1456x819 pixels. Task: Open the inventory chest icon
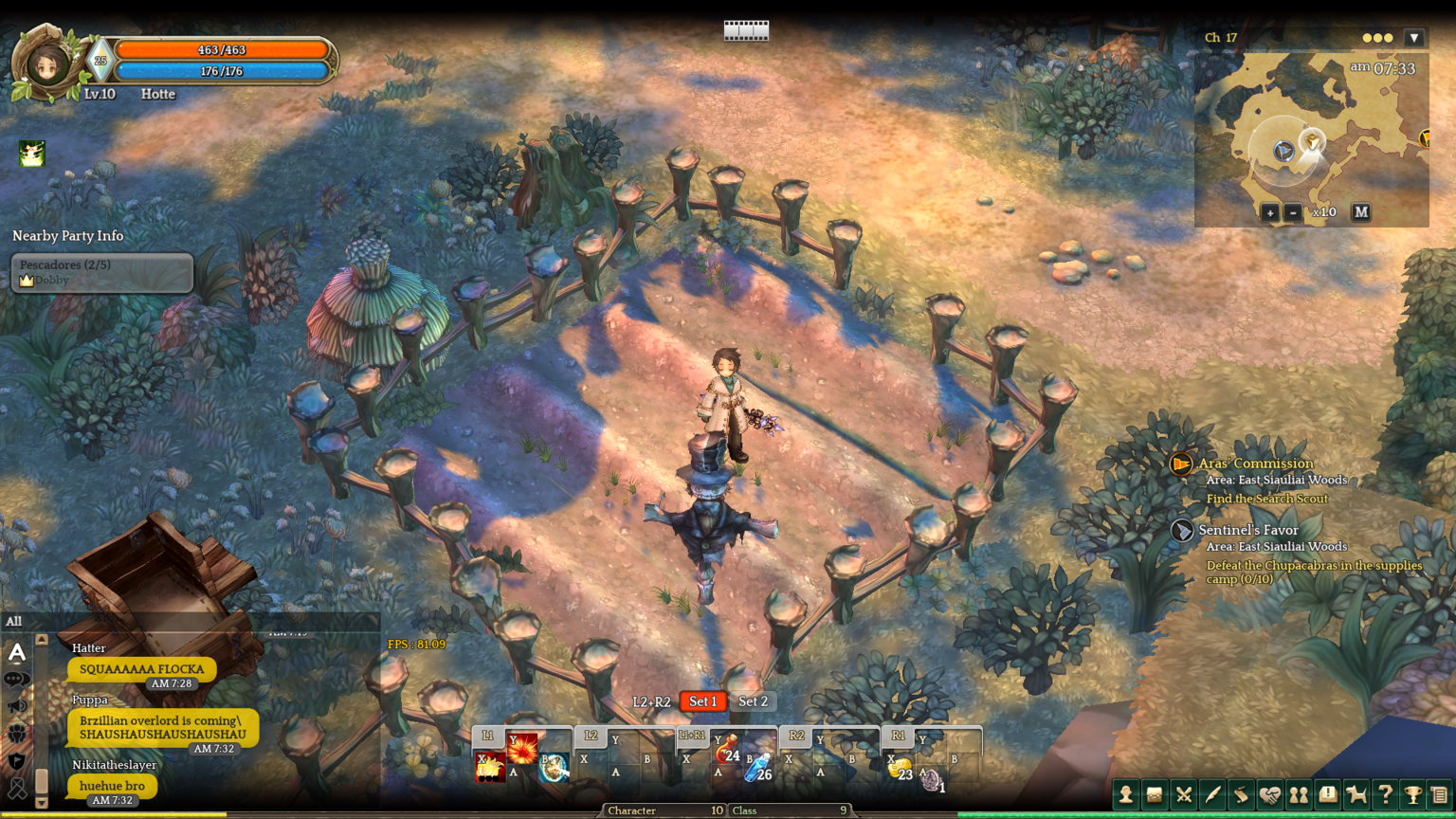pyautogui.click(x=1155, y=795)
